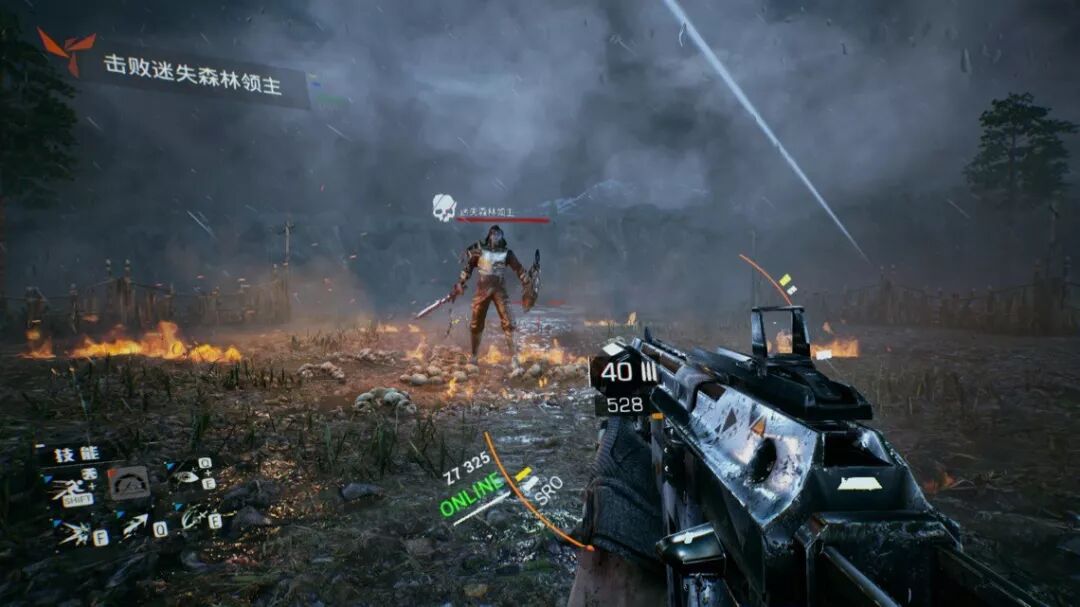
Task: Trigger the melee burst strike skill icon
Action: pos(75,533)
